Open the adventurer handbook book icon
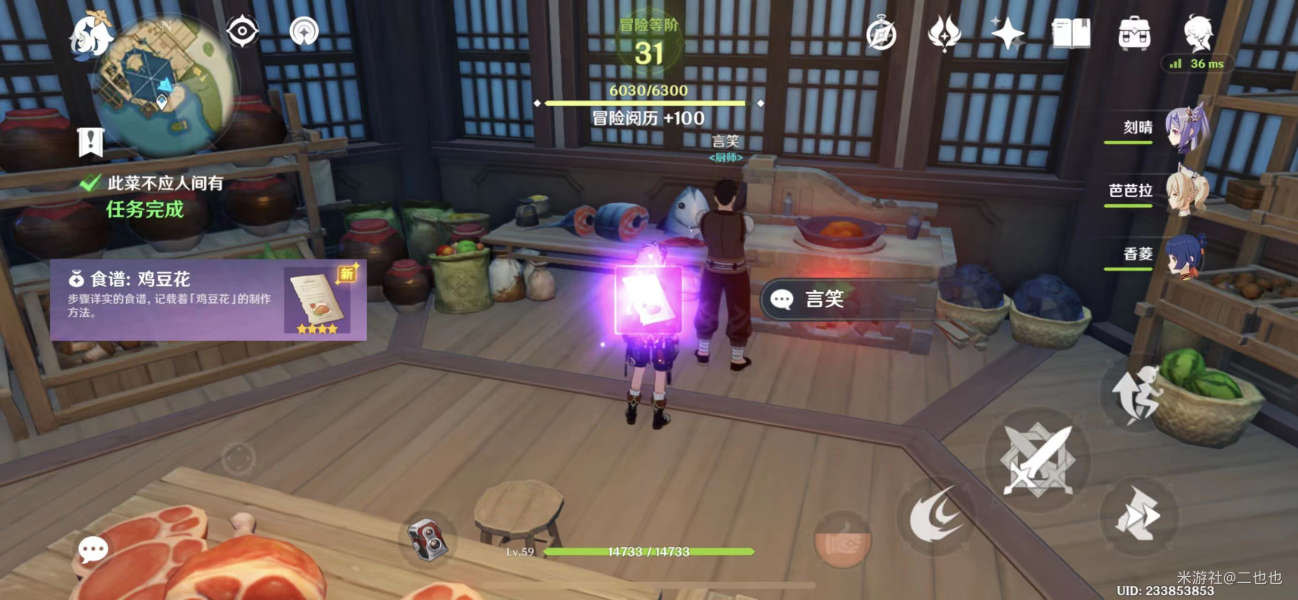 pos(1071,33)
